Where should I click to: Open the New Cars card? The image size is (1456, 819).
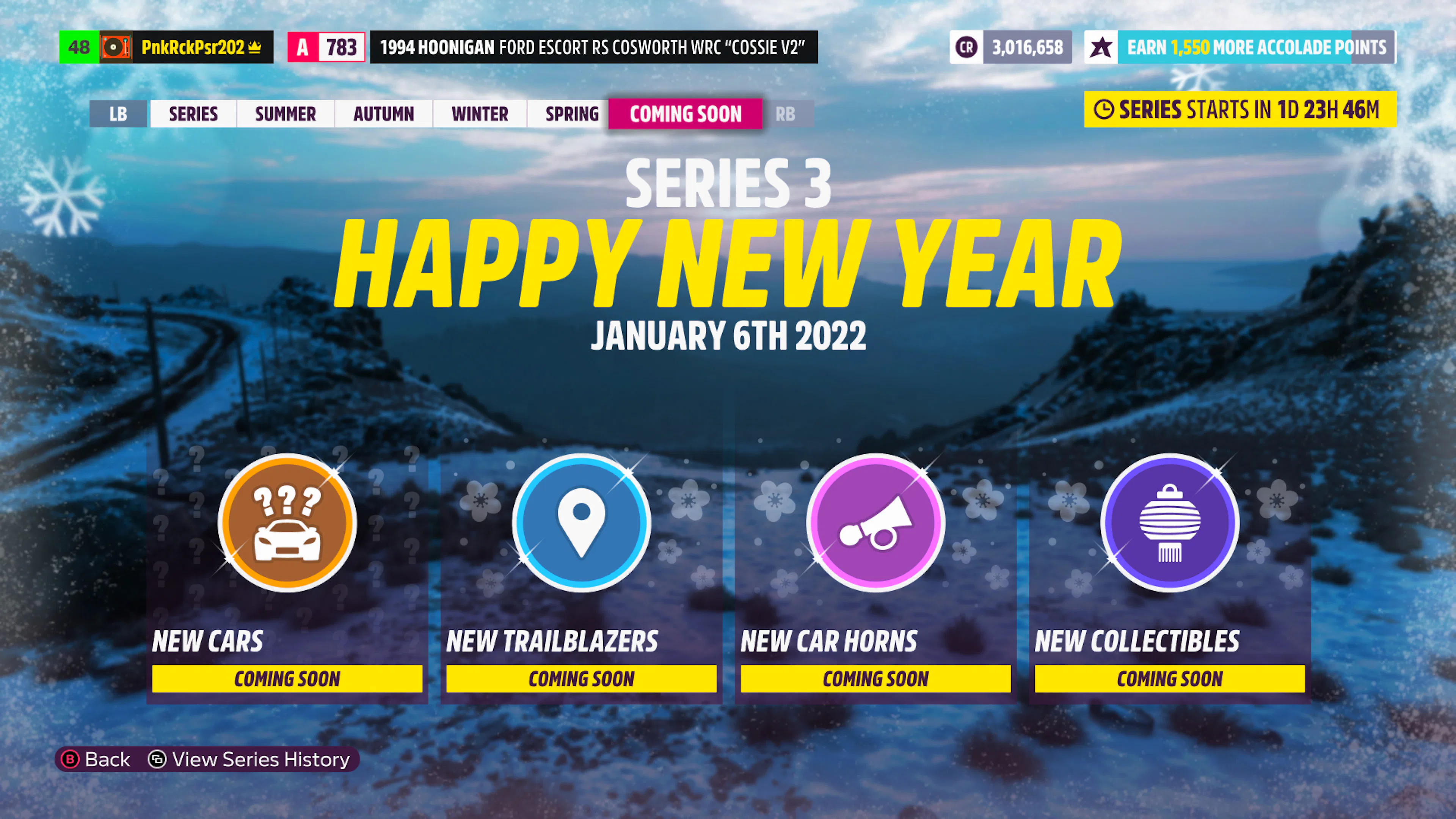point(287,576)
